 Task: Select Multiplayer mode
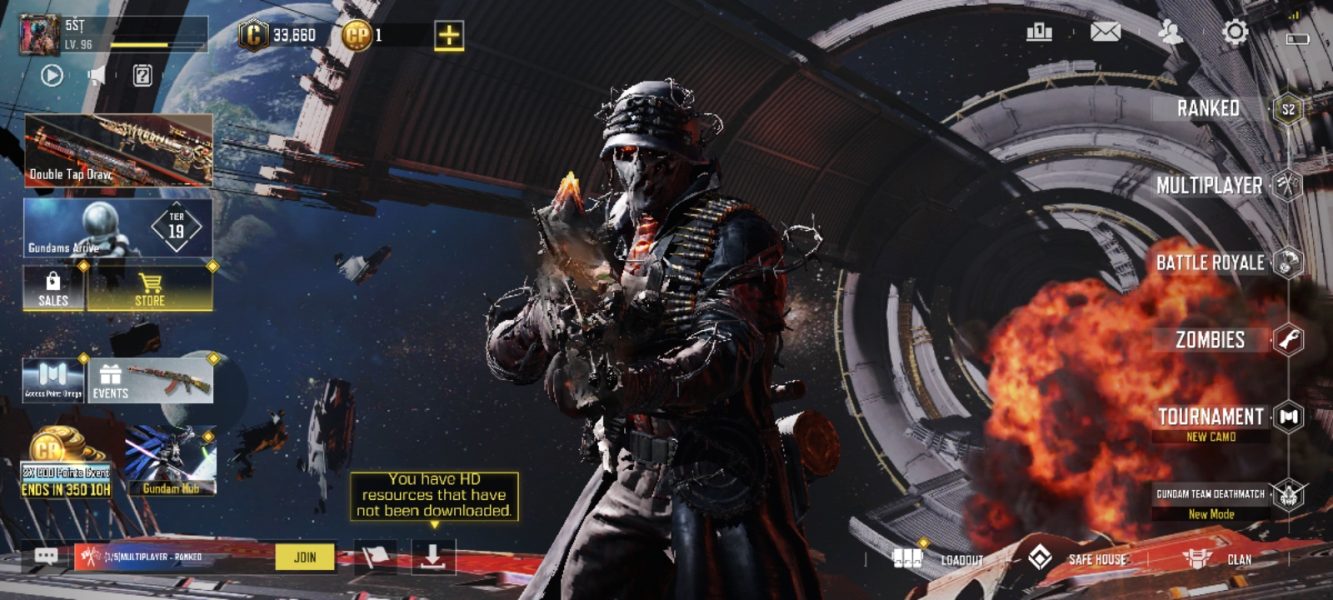click(x=1210, y=185)
